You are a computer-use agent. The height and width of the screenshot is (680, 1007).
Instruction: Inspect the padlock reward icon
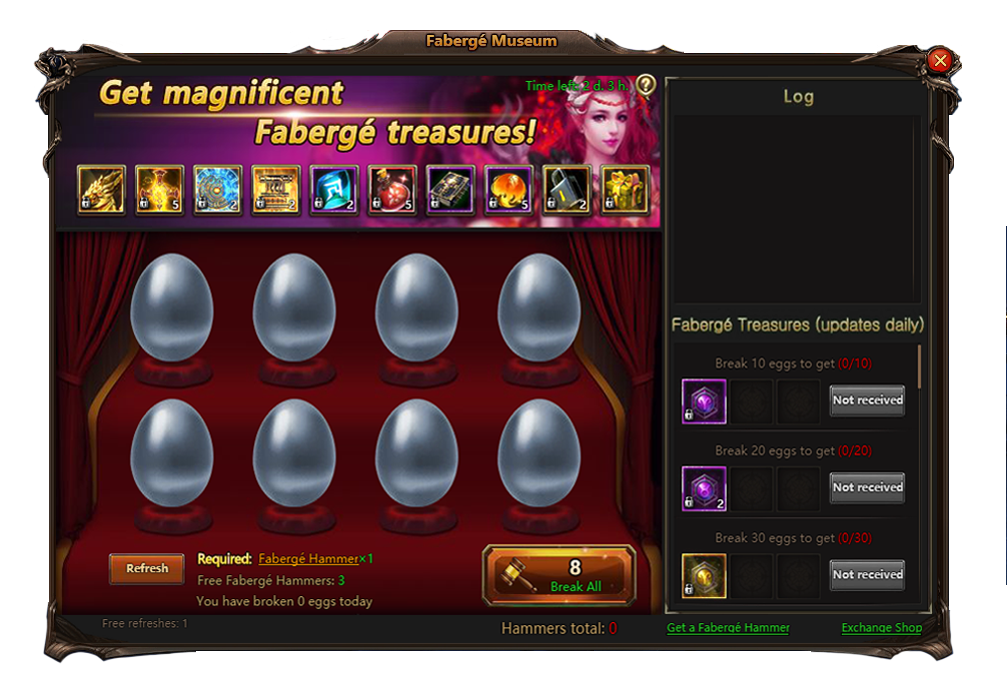567,189
